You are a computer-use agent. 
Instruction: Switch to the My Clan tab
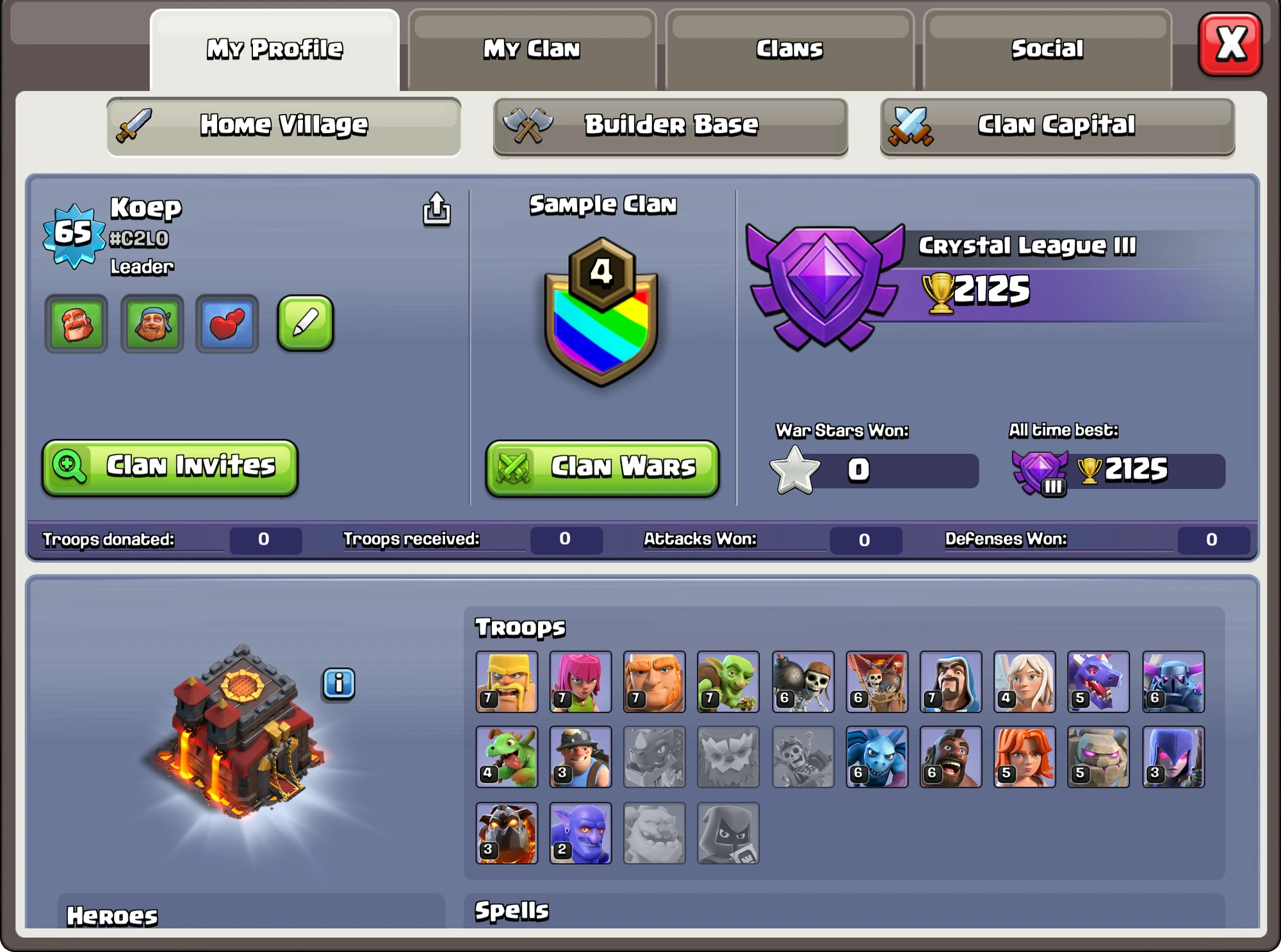click(x=532, y=48)
